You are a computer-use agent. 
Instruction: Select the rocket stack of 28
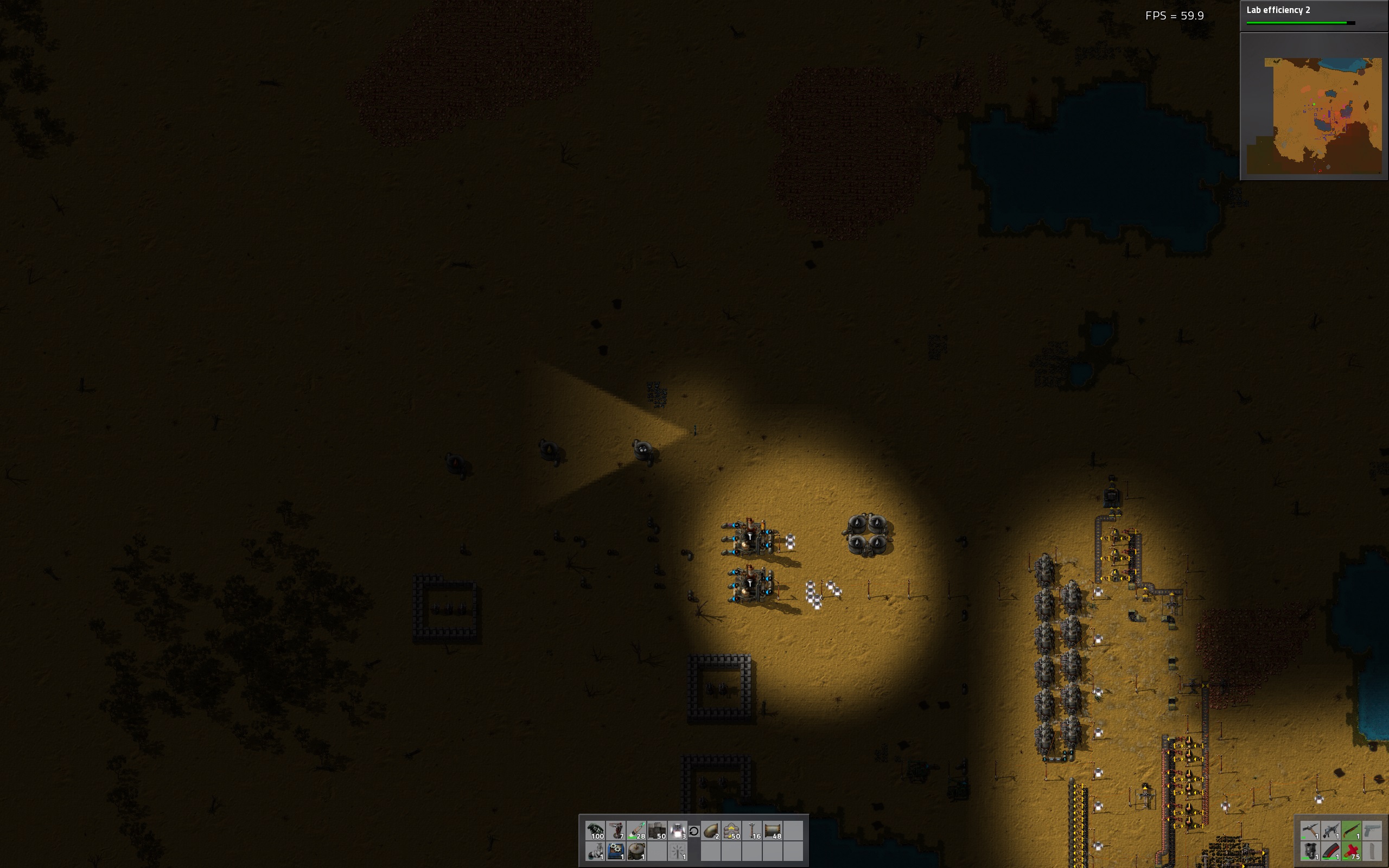636,831
